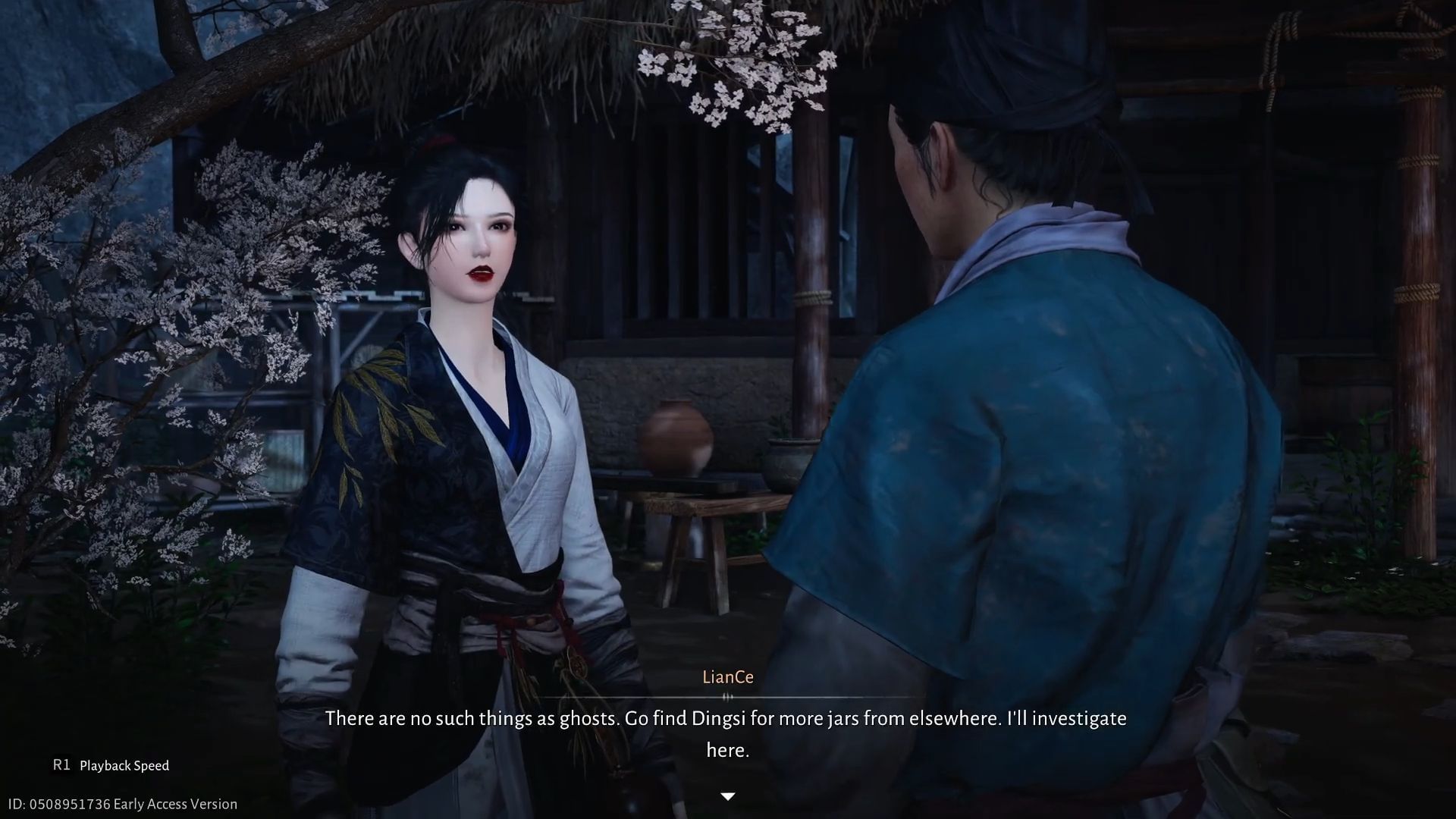Select the Playback Speed control icon

click(x=62, y=766)
